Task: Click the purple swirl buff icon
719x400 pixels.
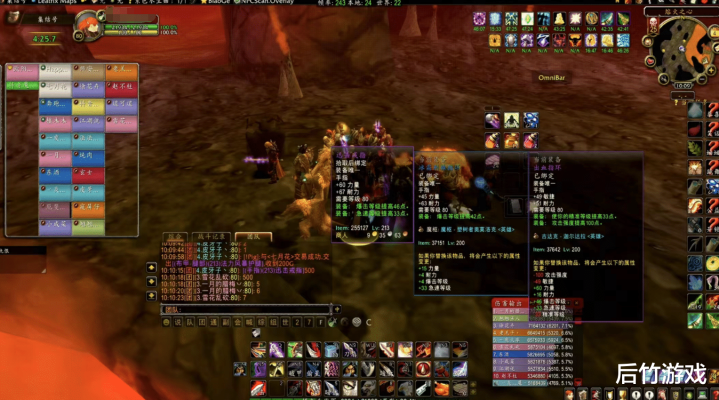Action: point(480,19)
